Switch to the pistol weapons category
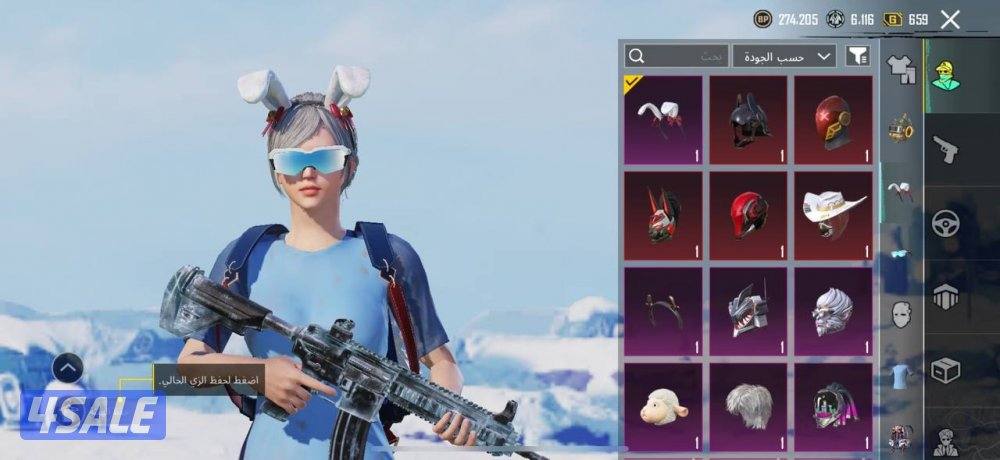 pos(945,150)
